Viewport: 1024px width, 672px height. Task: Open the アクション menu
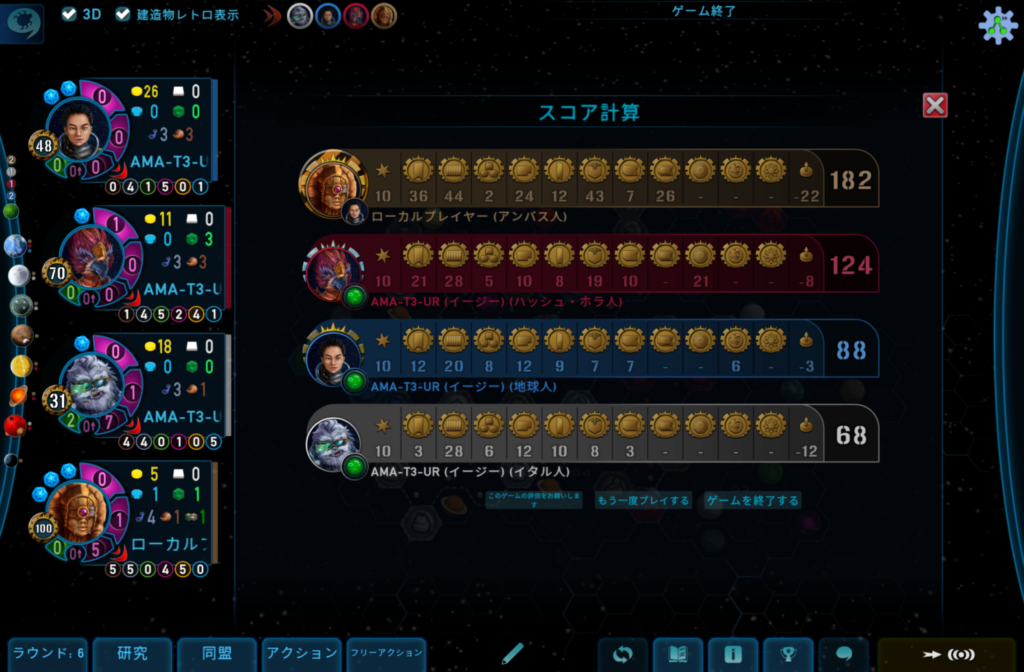point(301,654)
